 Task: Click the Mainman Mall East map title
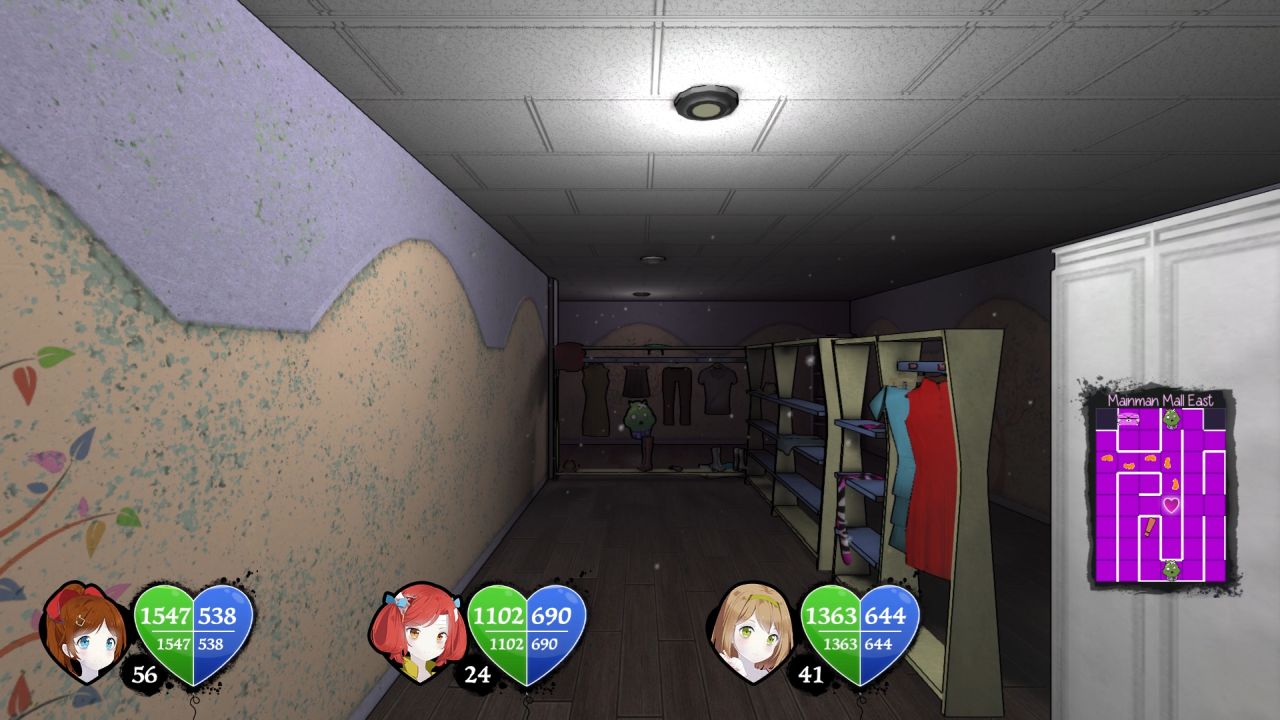(x=1162, y=399)
